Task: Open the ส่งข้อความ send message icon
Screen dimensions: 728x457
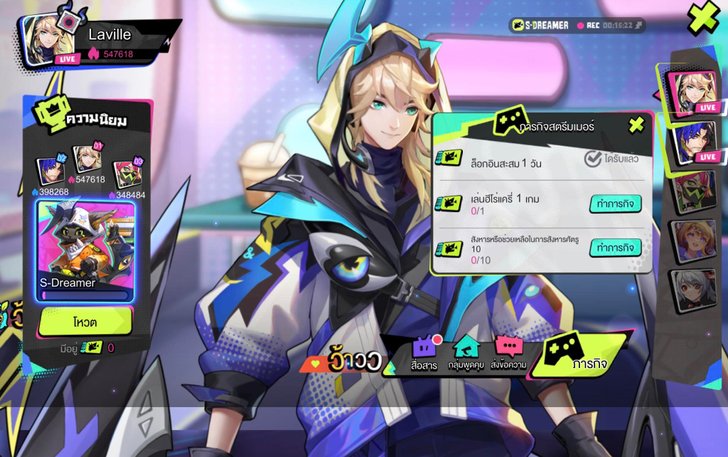Action: [509, 351]
